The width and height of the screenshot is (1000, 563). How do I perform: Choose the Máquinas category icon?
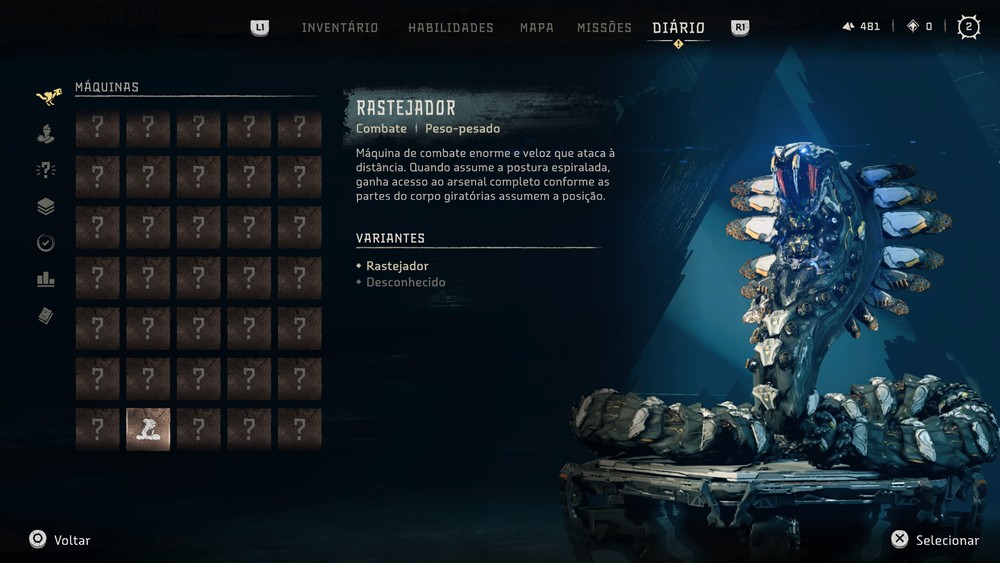[x=48, y=96]
